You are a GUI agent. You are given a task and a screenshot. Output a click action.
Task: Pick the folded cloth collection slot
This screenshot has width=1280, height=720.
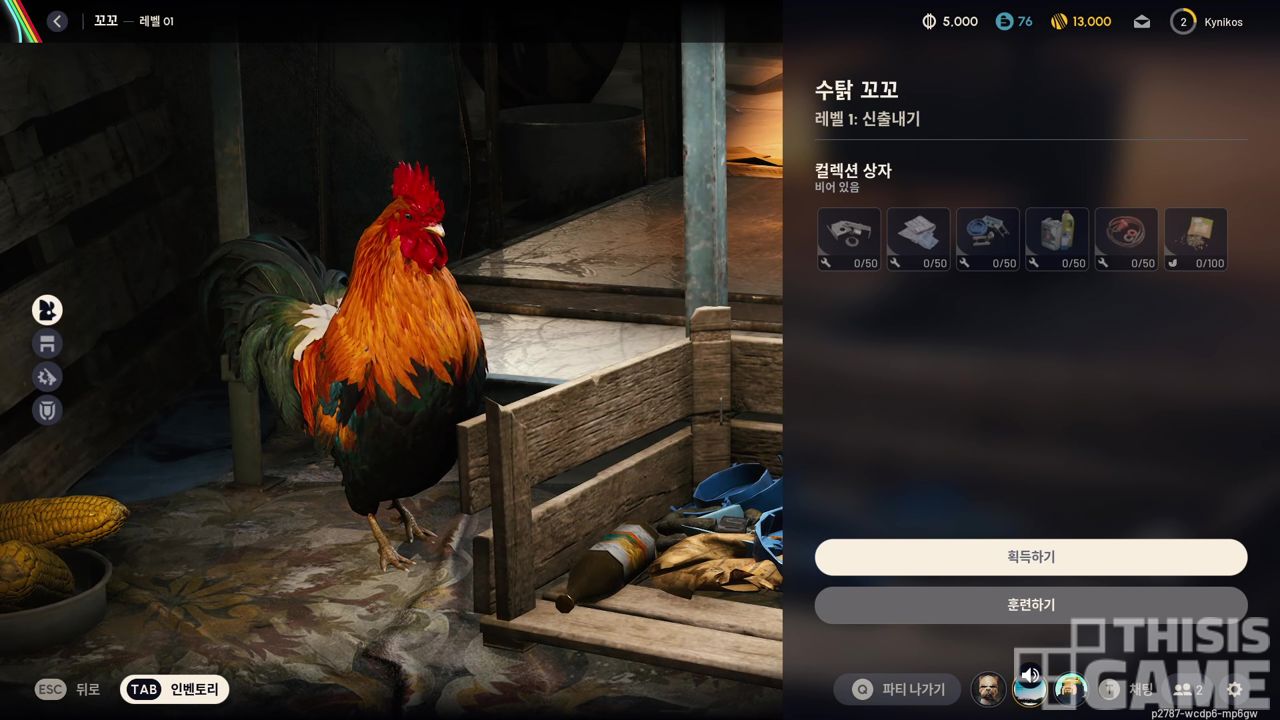click(x=918, y=239)
